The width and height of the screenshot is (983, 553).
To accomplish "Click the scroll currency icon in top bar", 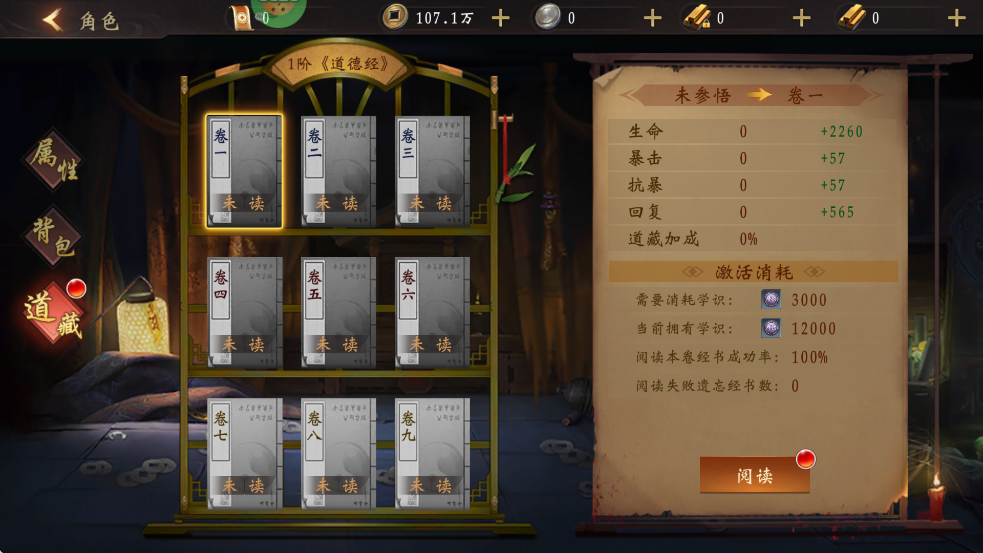I will 241,18.
